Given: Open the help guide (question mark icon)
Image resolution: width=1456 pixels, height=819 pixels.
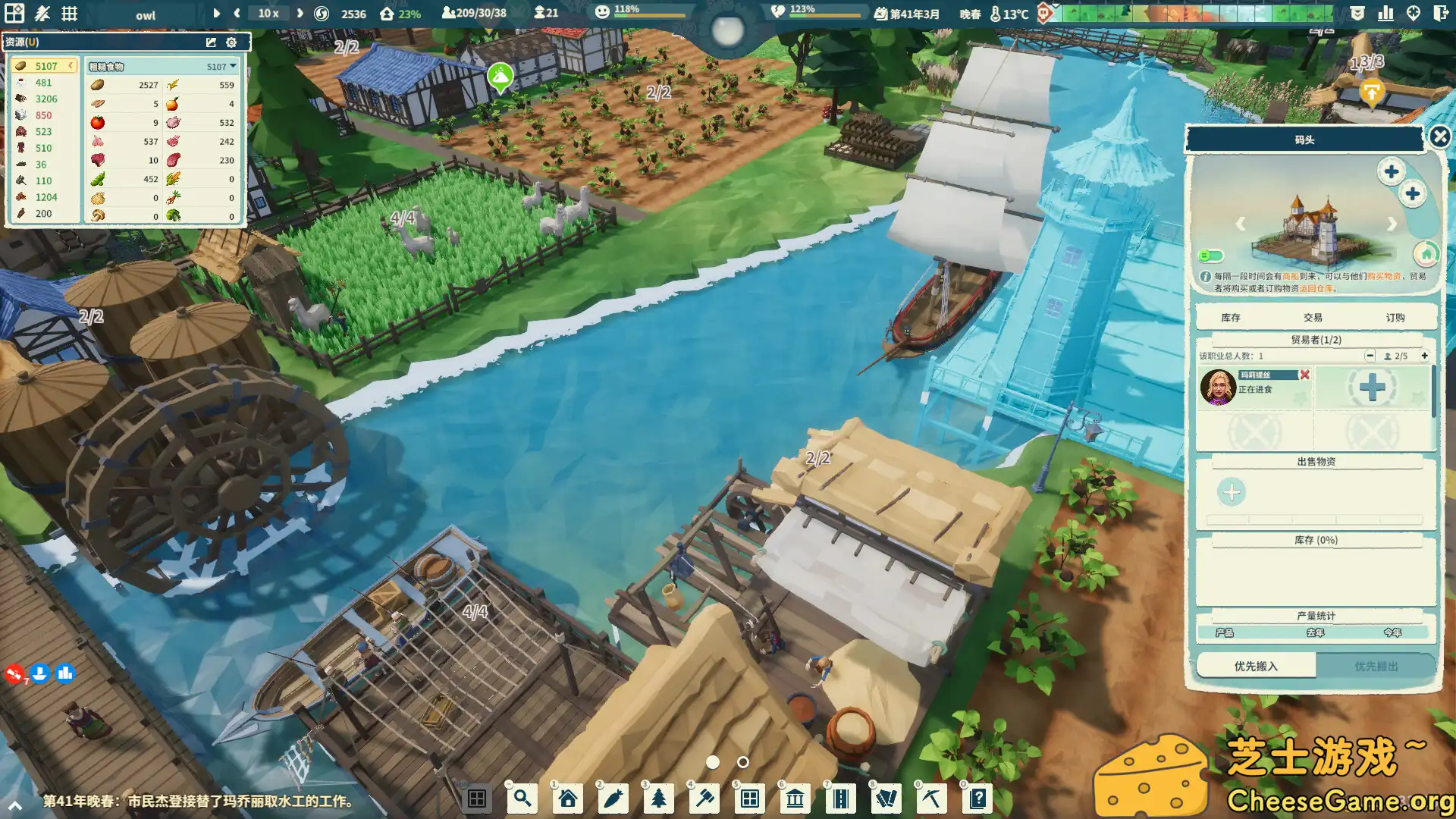Looking at the screenshot, I should (x=977, y=799).
